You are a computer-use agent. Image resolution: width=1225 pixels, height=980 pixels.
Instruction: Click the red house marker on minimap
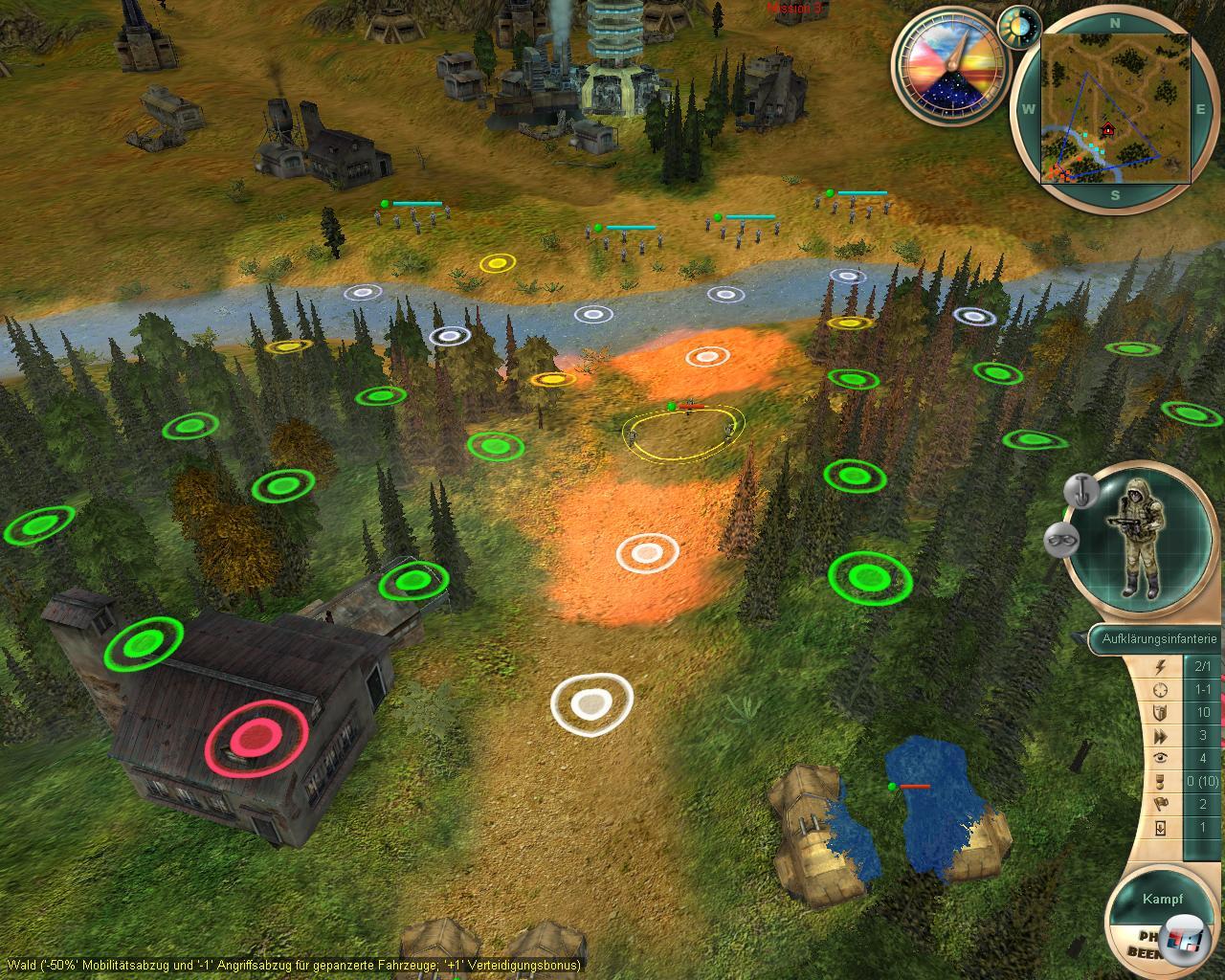[1108, 129]
